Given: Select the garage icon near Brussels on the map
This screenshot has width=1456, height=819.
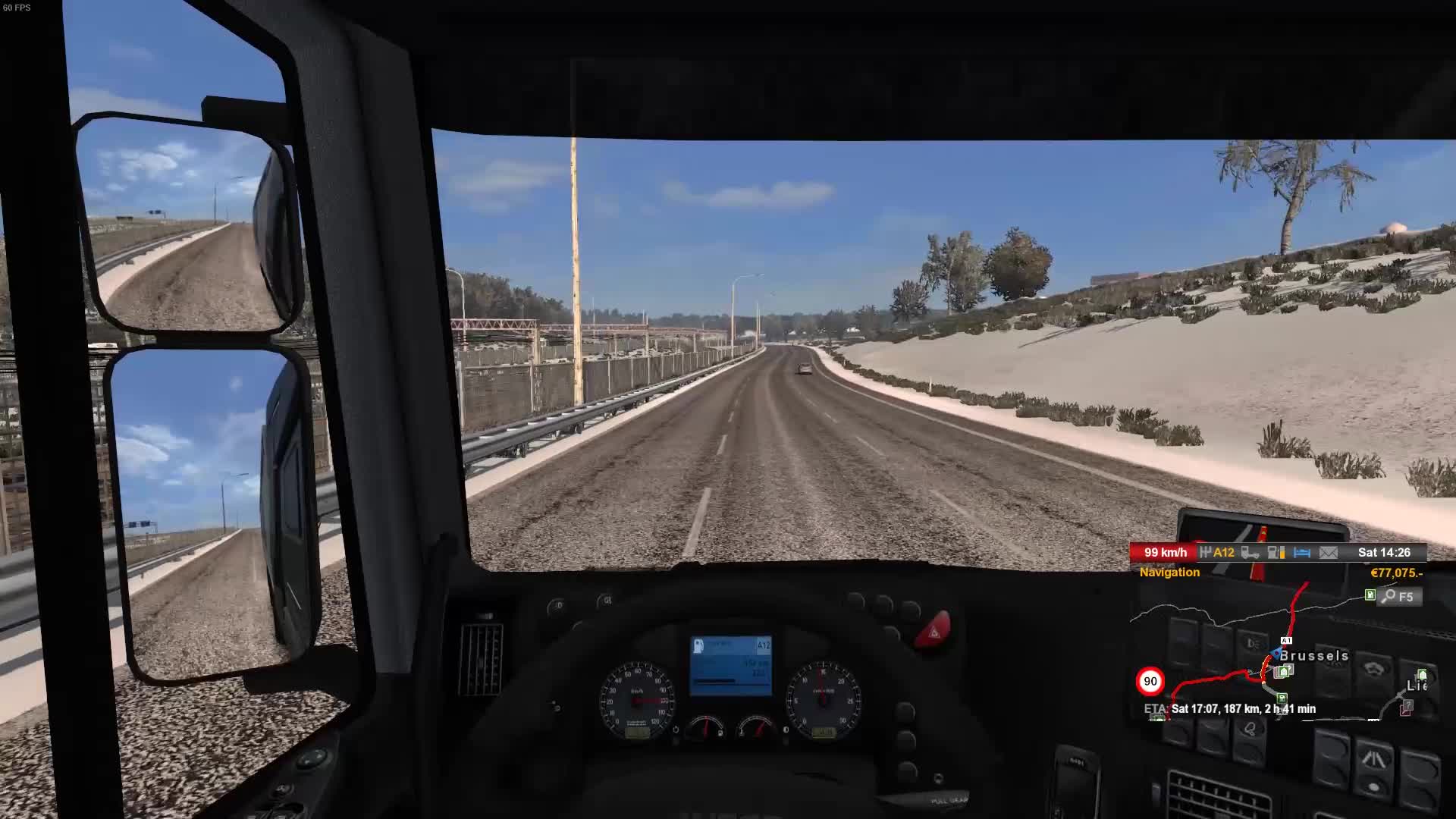Looking at the screenshot, I should pos(1282,672).
